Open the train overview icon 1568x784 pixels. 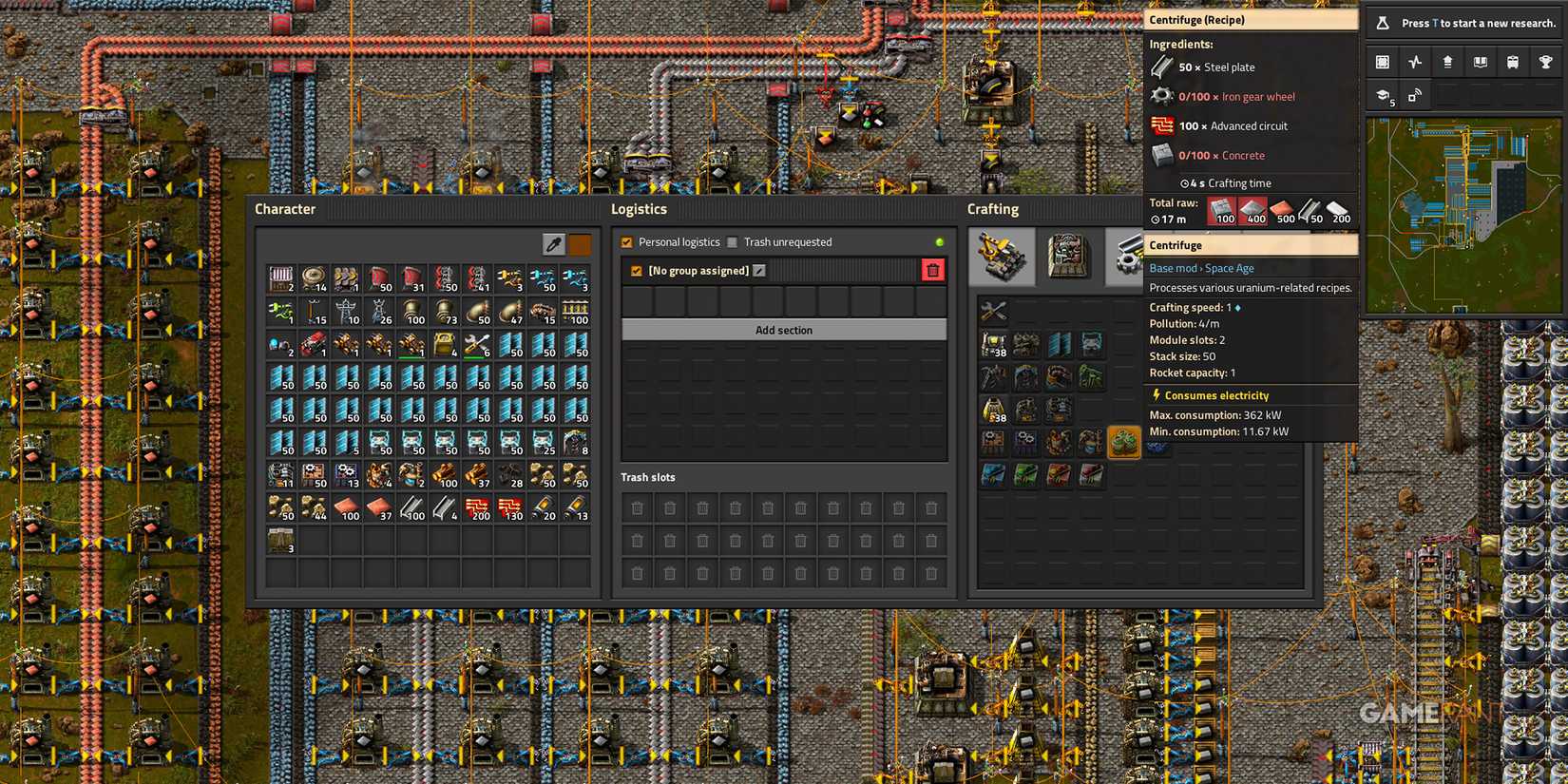click(1513, 62)
